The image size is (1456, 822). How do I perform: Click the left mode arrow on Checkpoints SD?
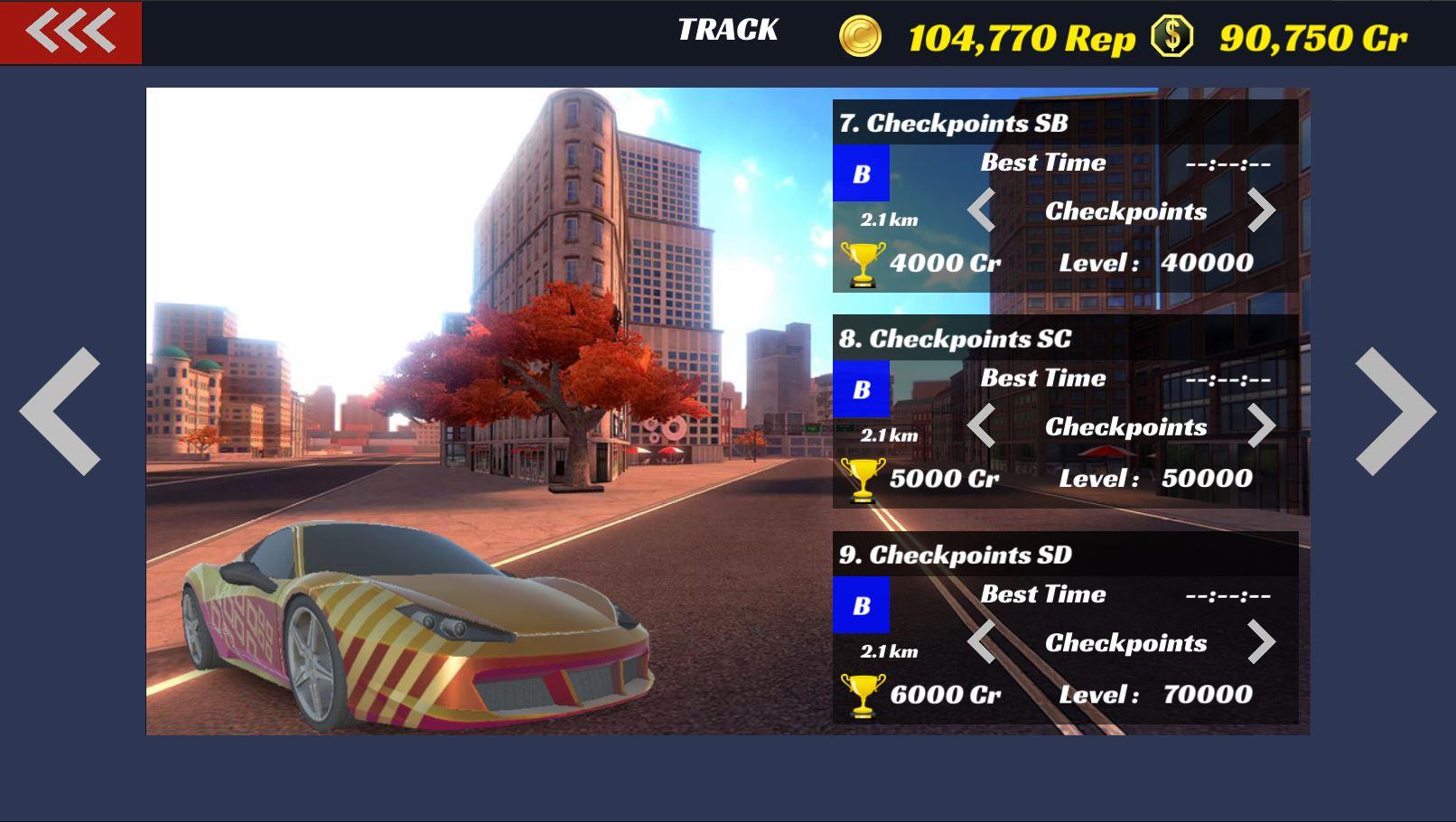[x=982, y=642]
